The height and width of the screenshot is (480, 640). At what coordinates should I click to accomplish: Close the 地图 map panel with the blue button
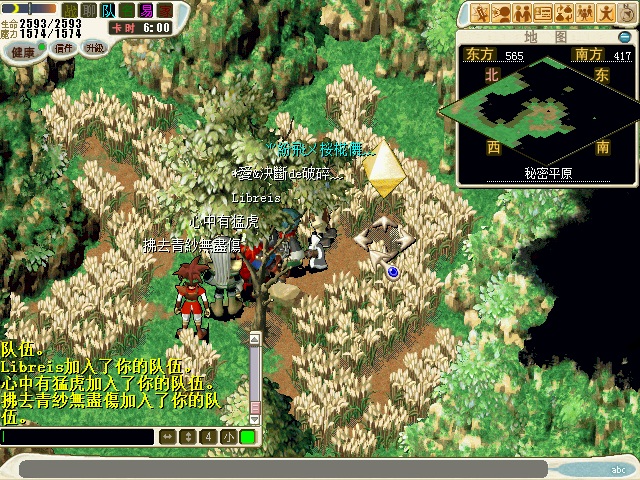pos(625,37)
